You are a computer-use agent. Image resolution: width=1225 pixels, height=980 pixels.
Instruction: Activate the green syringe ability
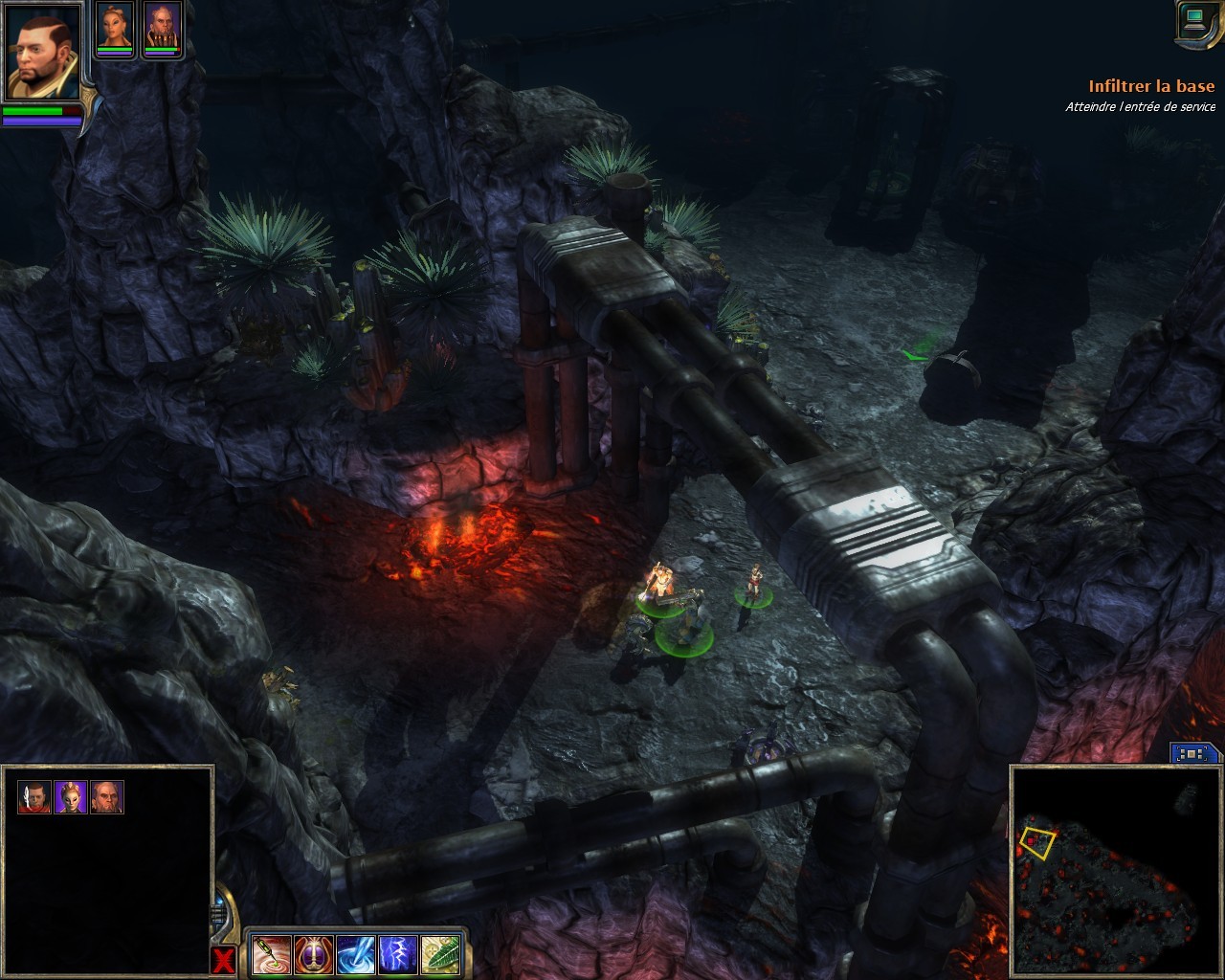point(269,954)
